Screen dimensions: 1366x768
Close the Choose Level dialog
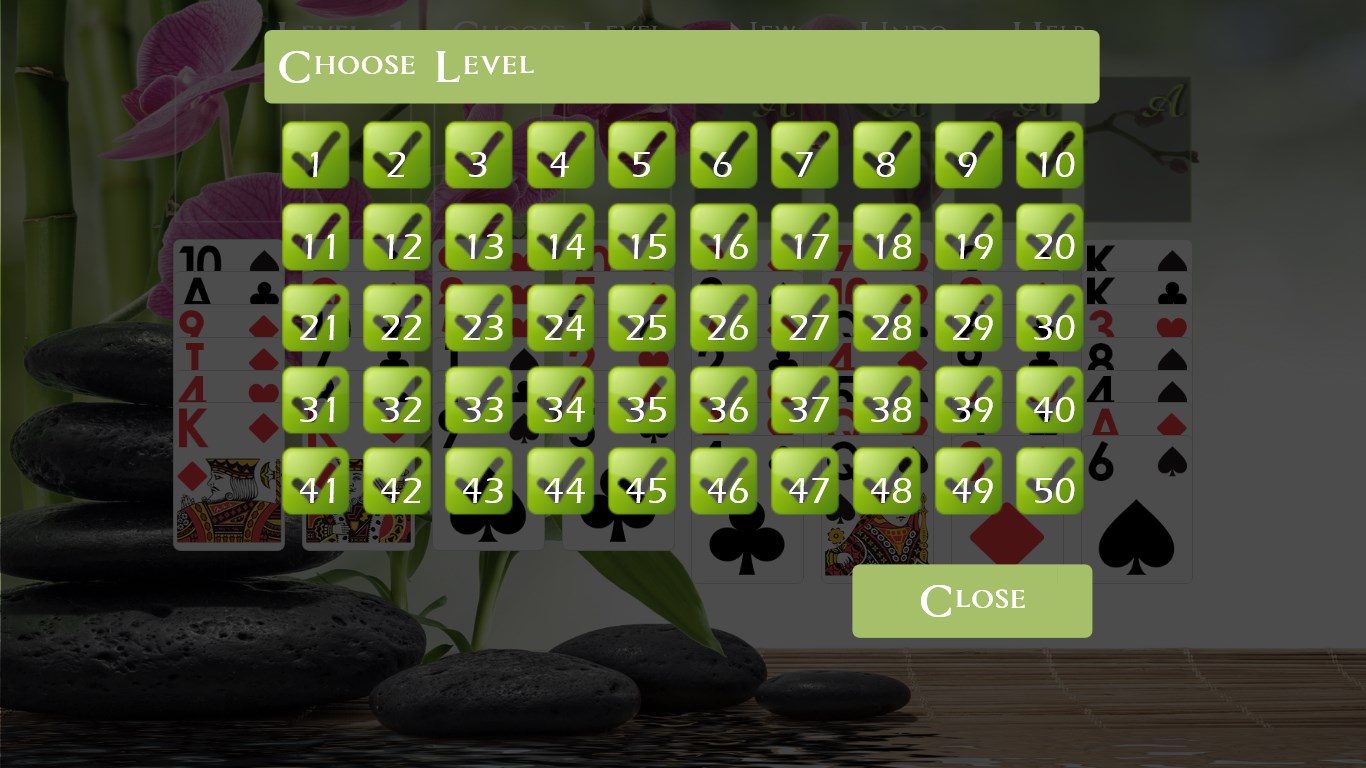(972, 601)
